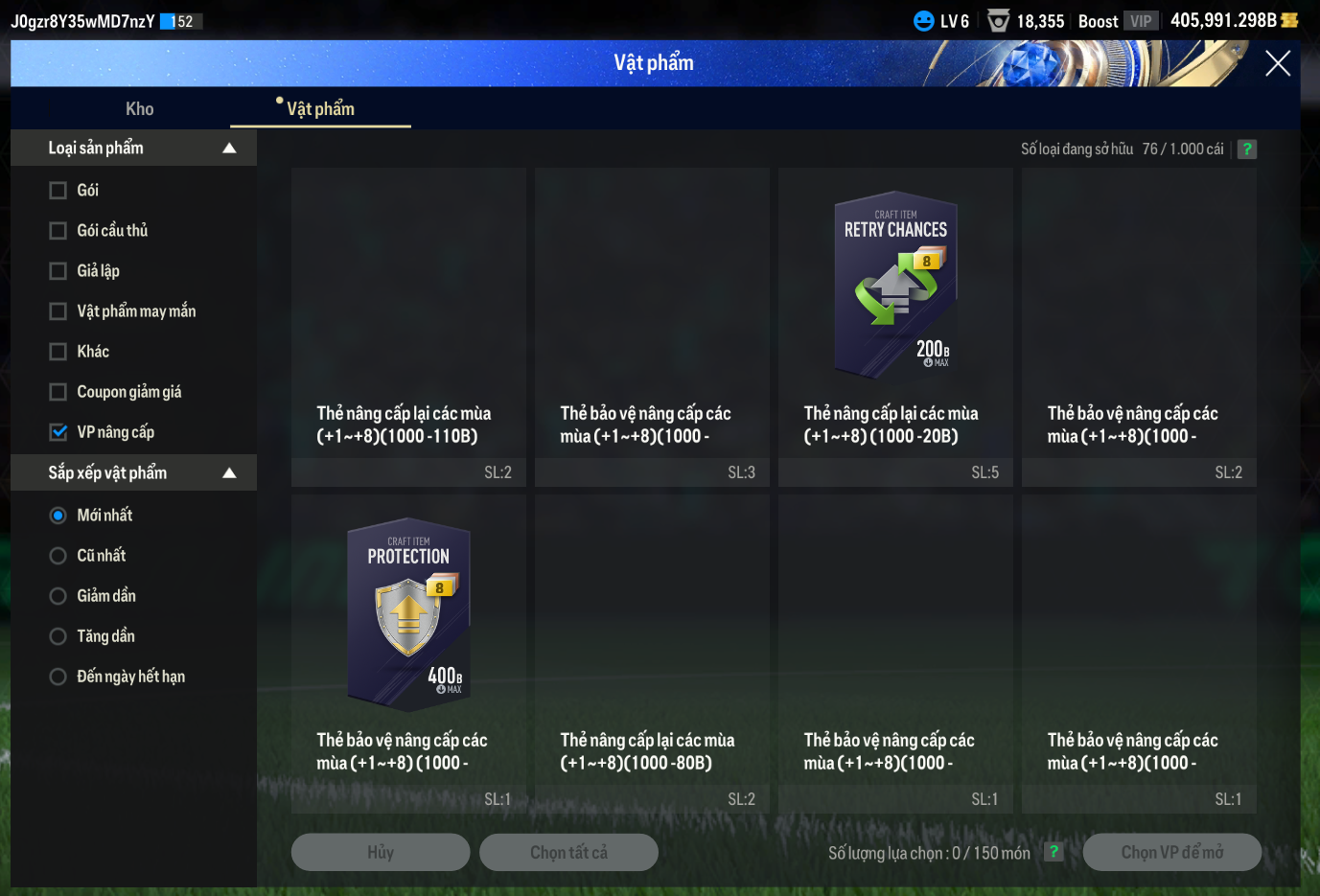Close the Vật phẩm window
Screen dimensions: 1320x896
(1277, 63)
